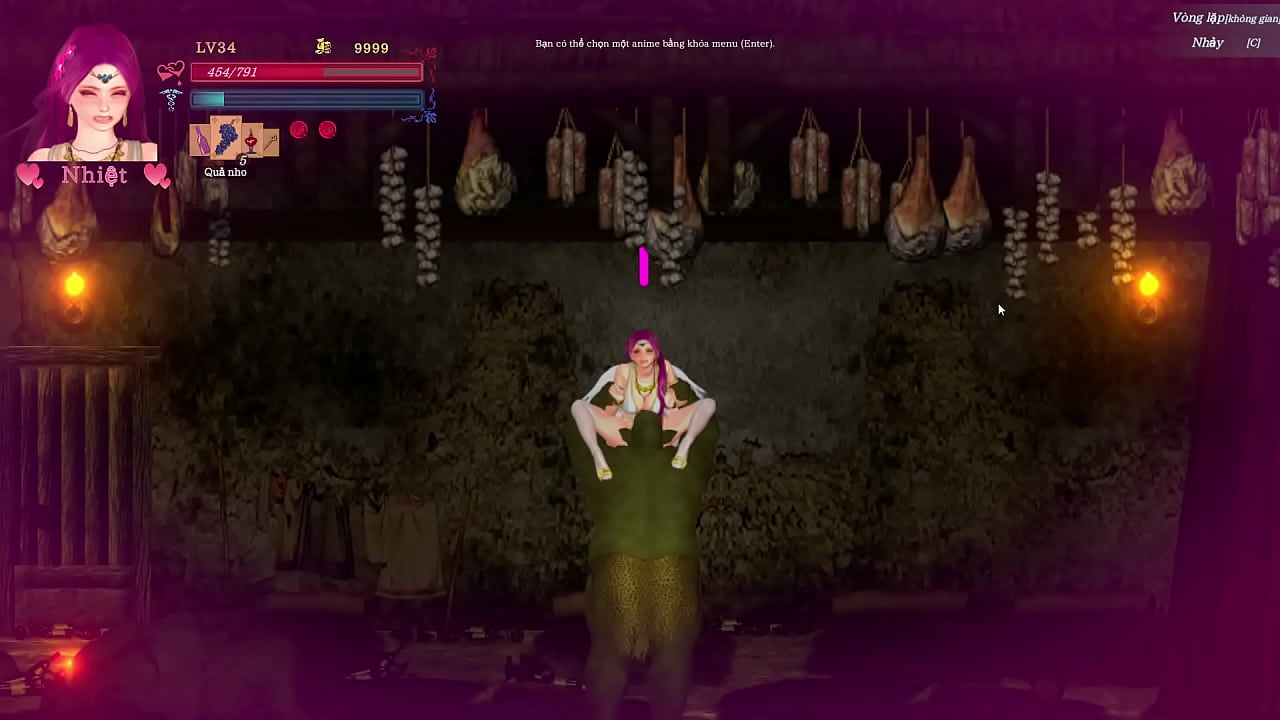Screen dimensions: 1280x720
Task: Select the purple wine bottle item card
Action: pyautogui.click(x=201, y=140)
